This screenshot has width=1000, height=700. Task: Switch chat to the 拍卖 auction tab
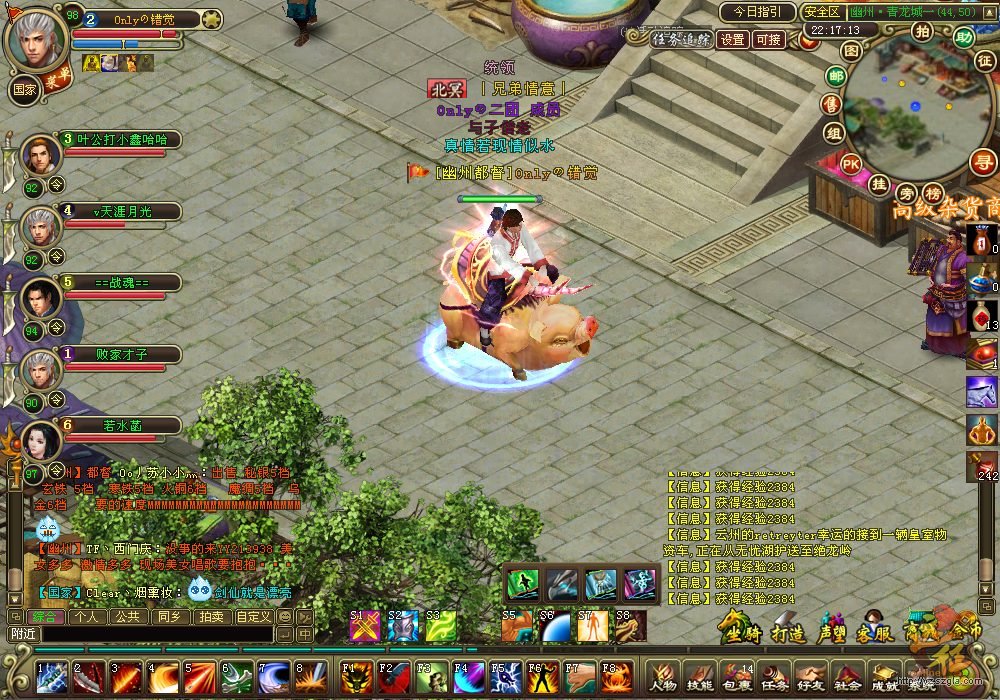(x=210, y=617)
